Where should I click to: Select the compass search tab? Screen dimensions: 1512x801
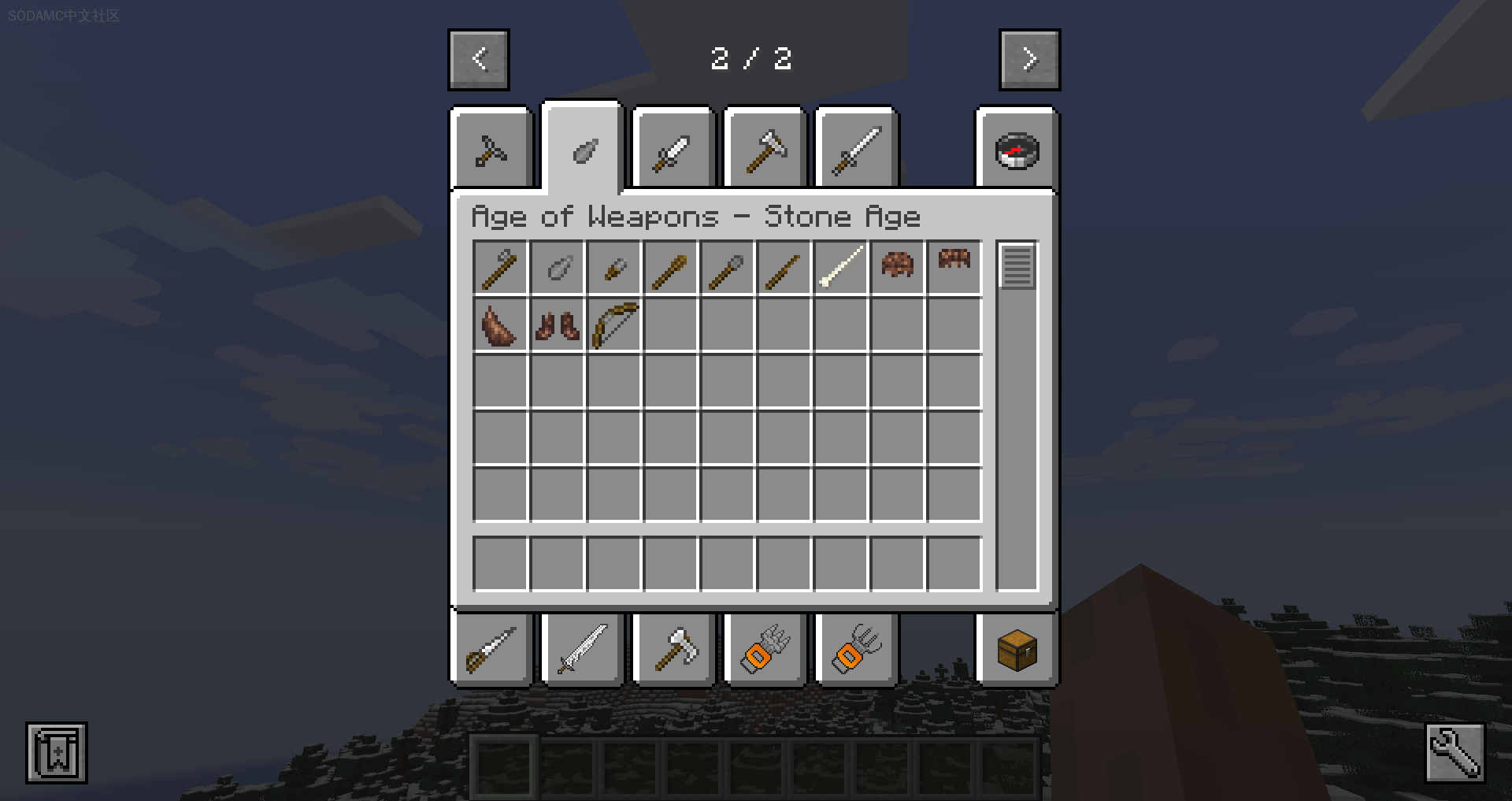click(x=1017, y=150)
